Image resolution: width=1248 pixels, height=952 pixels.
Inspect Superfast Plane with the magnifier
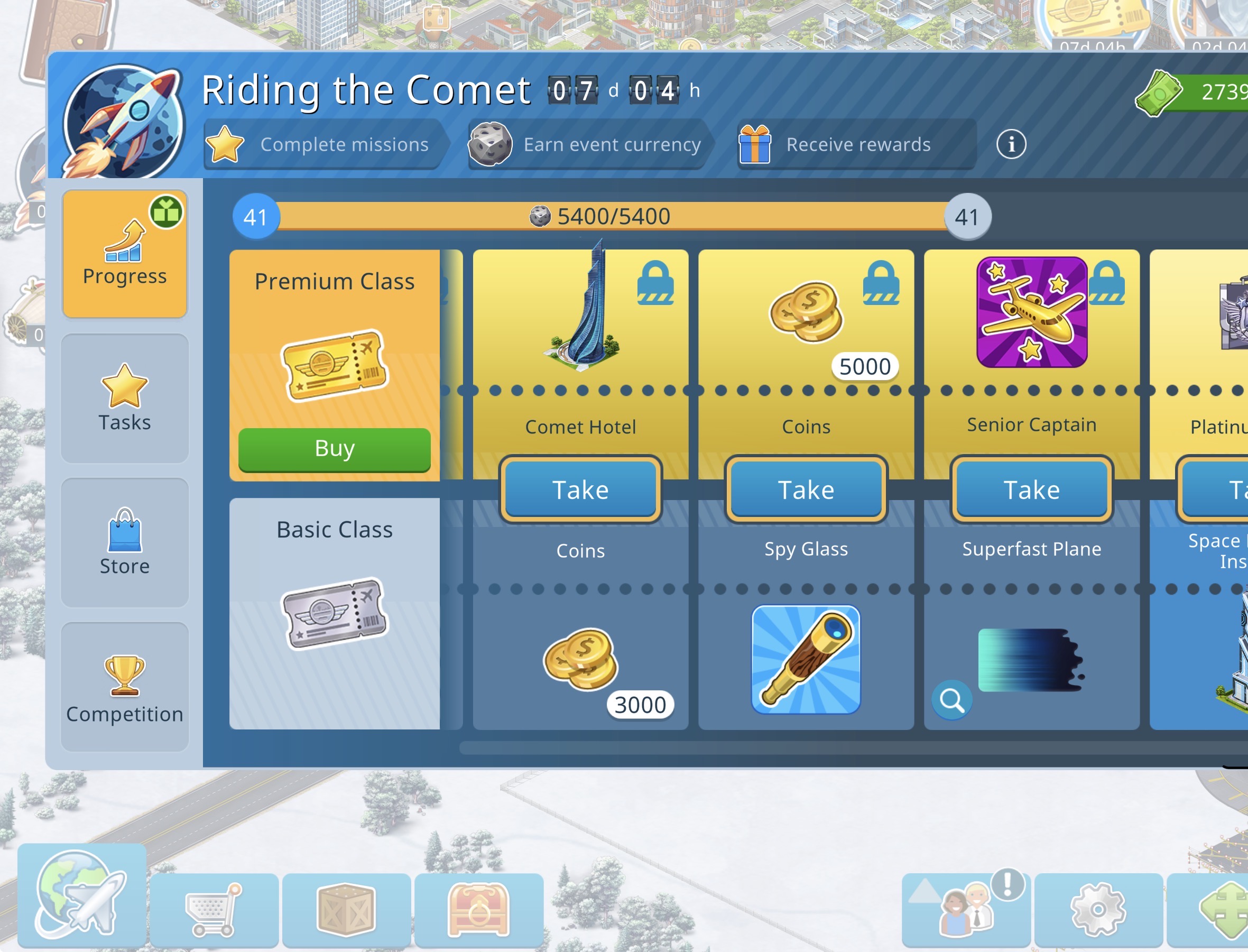coord(951,700)
